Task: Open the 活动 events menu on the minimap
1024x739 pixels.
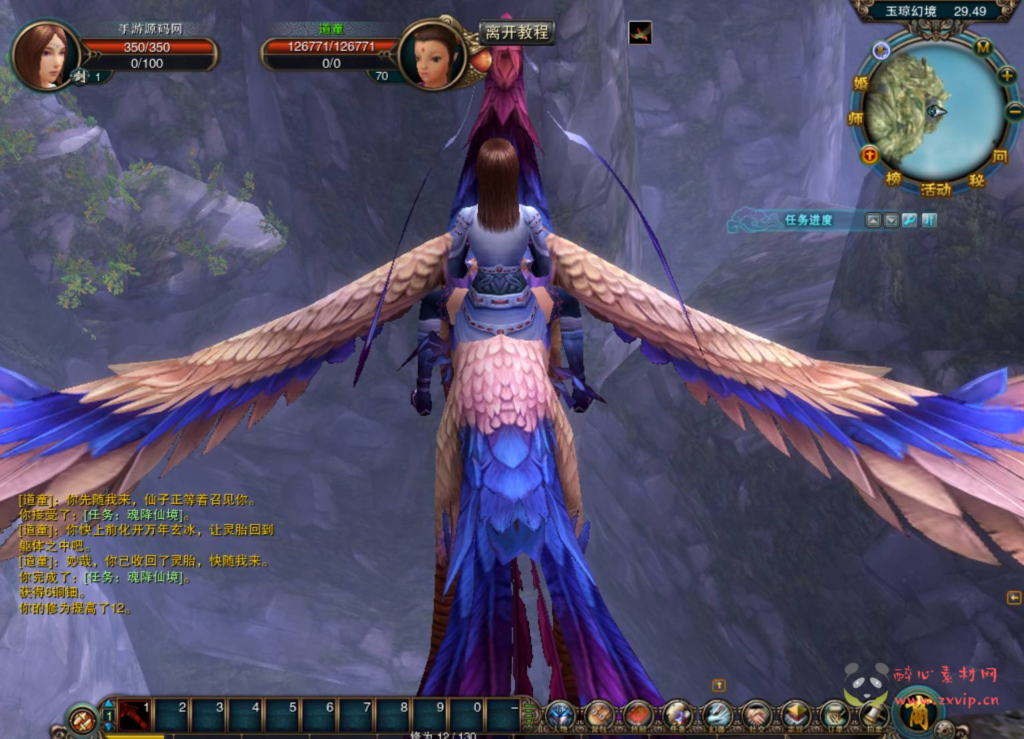Action: click(936, 189)
